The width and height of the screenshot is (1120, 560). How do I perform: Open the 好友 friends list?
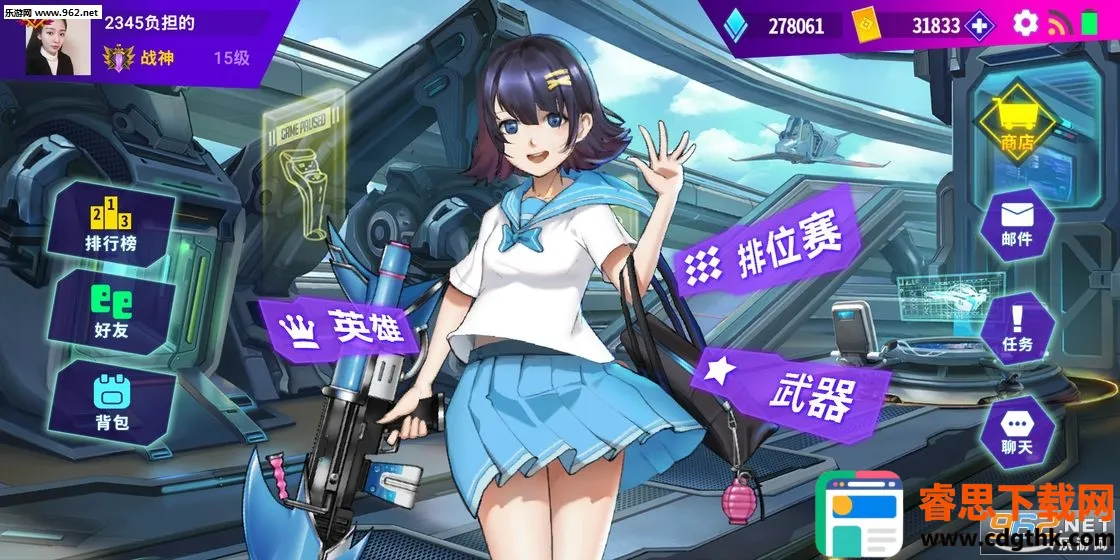click(x=111, y=313)
